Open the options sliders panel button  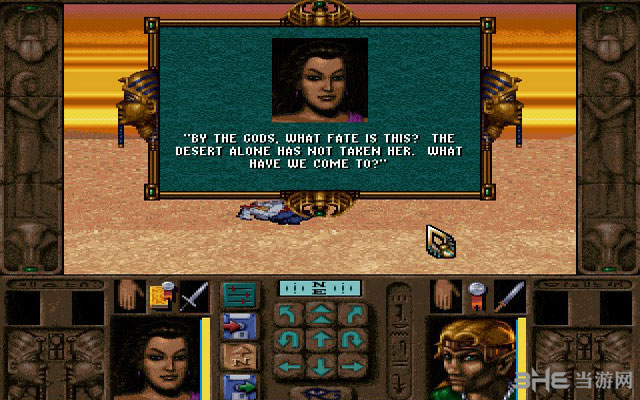[237, 293]
